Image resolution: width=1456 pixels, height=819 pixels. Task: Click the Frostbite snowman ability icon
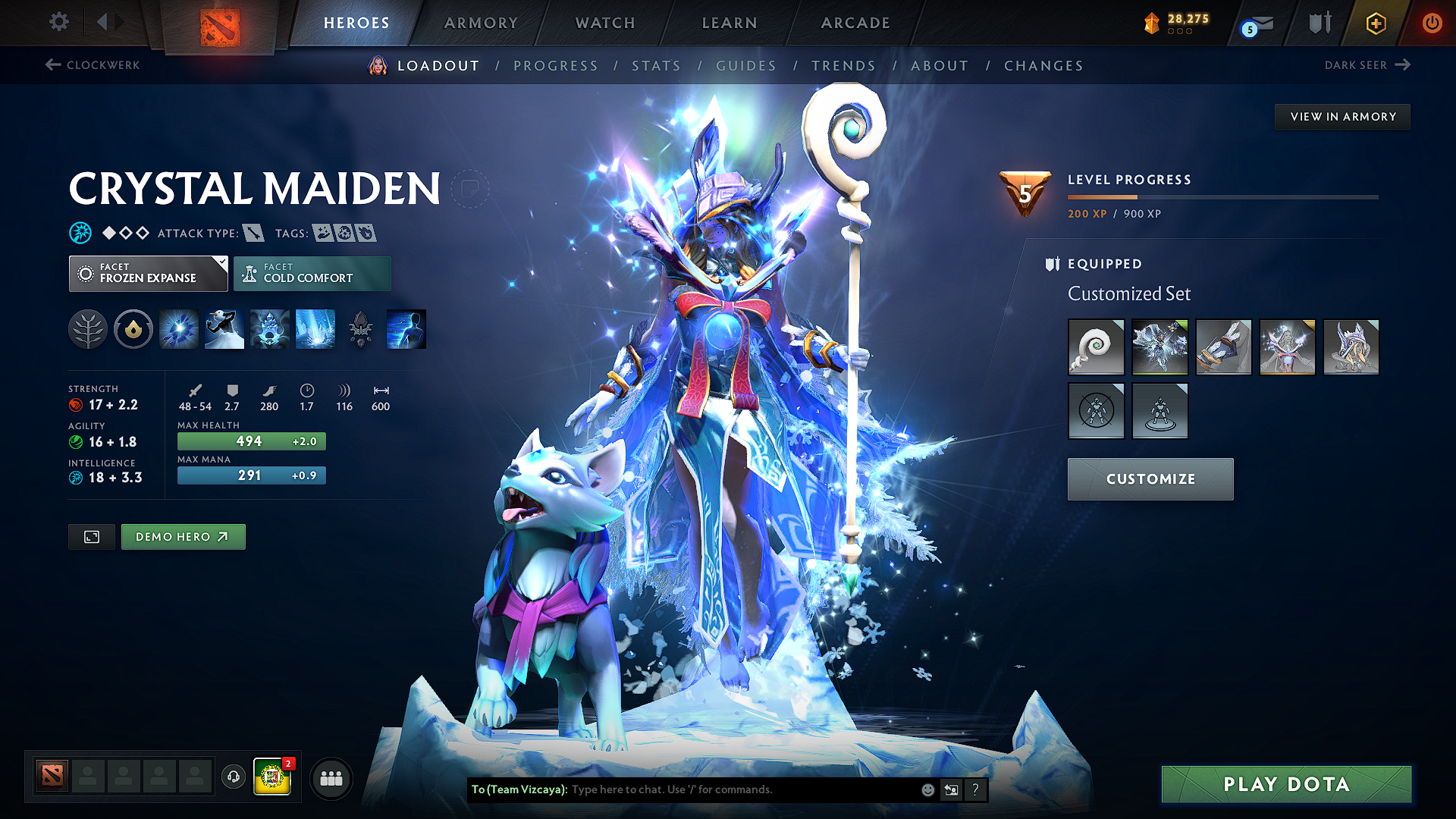click(x=224, y=329)
